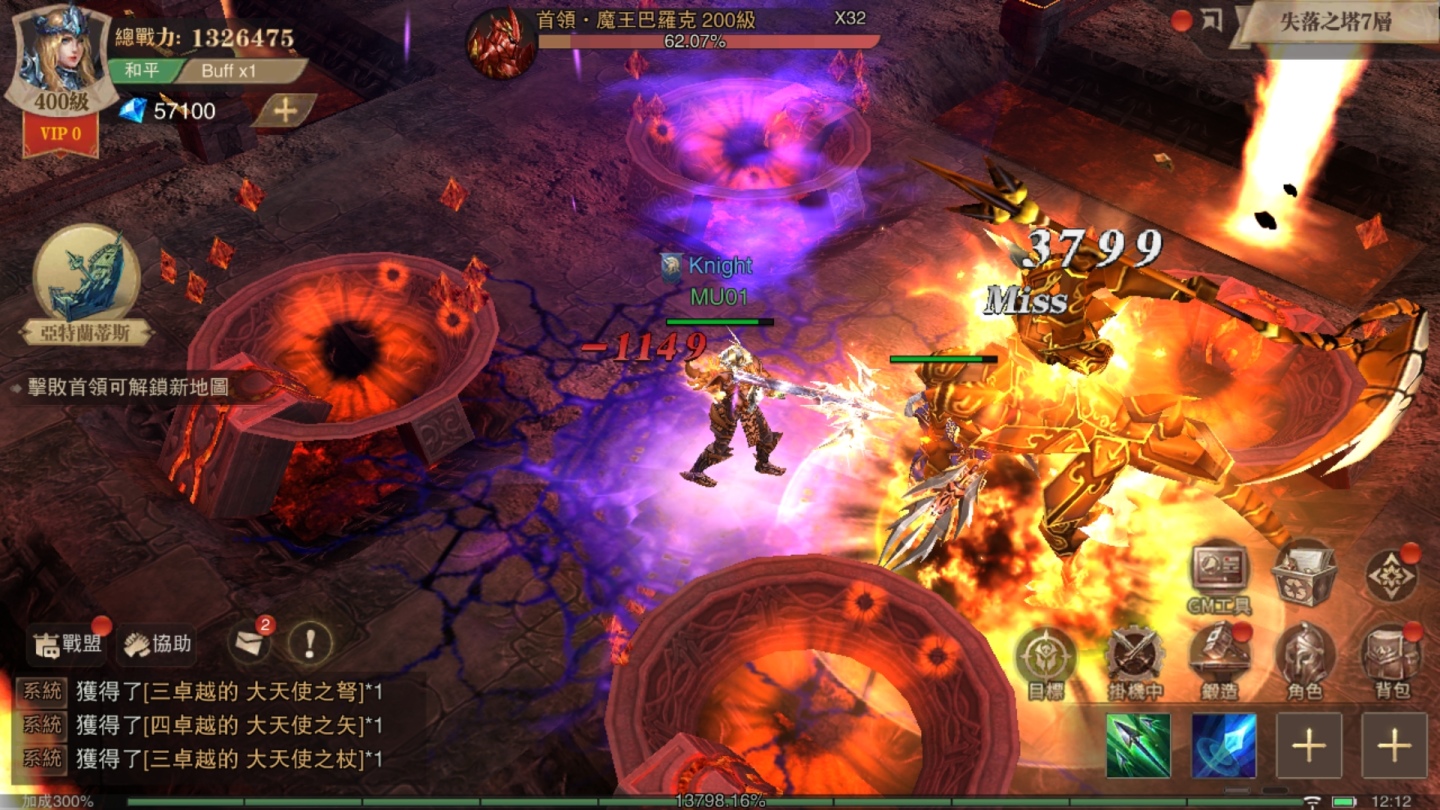Tap the plus button beside the diamond count
Image resolution: width=1440 pixels, height=810 pixels.
tap(284, 111)
